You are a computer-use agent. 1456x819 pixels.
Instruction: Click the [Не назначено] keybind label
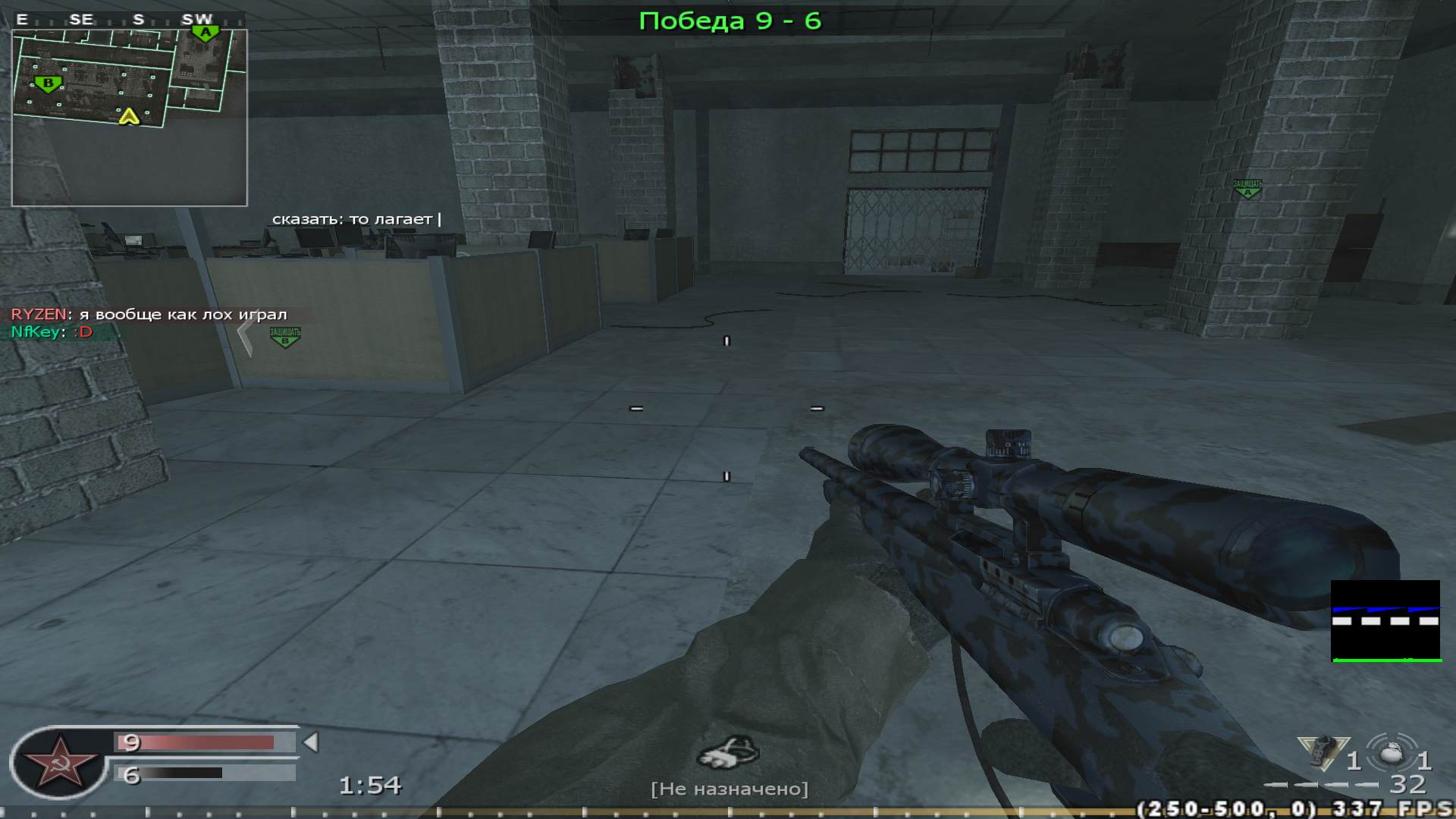[x=730, y=788]
